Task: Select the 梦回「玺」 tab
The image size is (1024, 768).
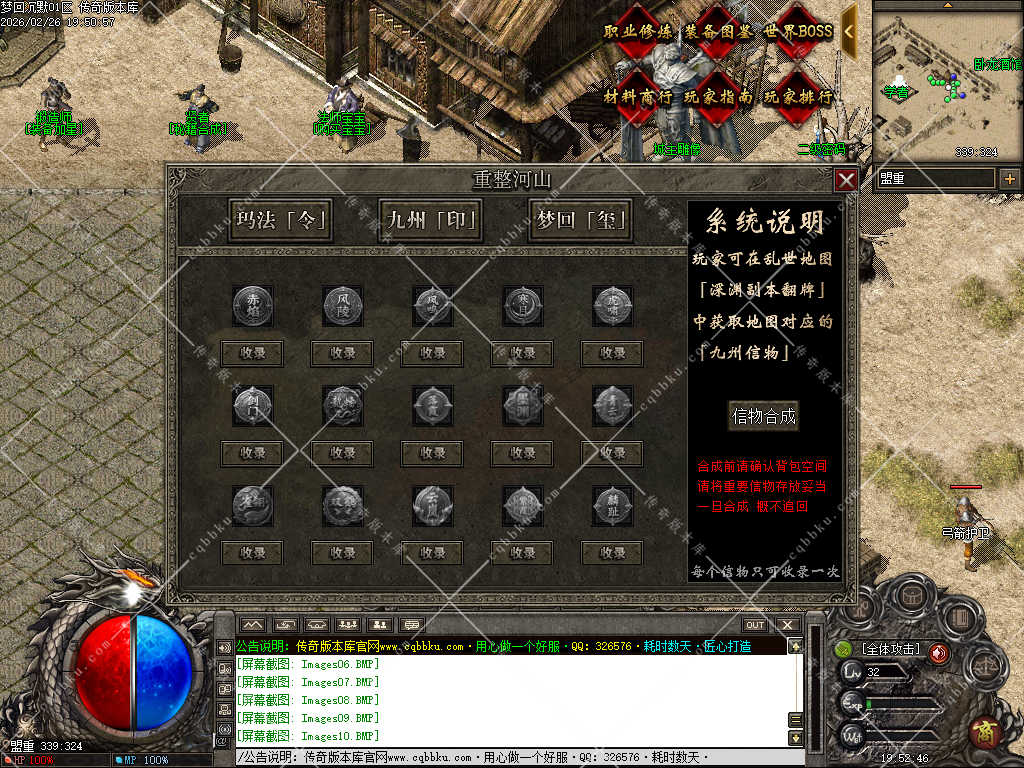Action: (x=581, y=221)
